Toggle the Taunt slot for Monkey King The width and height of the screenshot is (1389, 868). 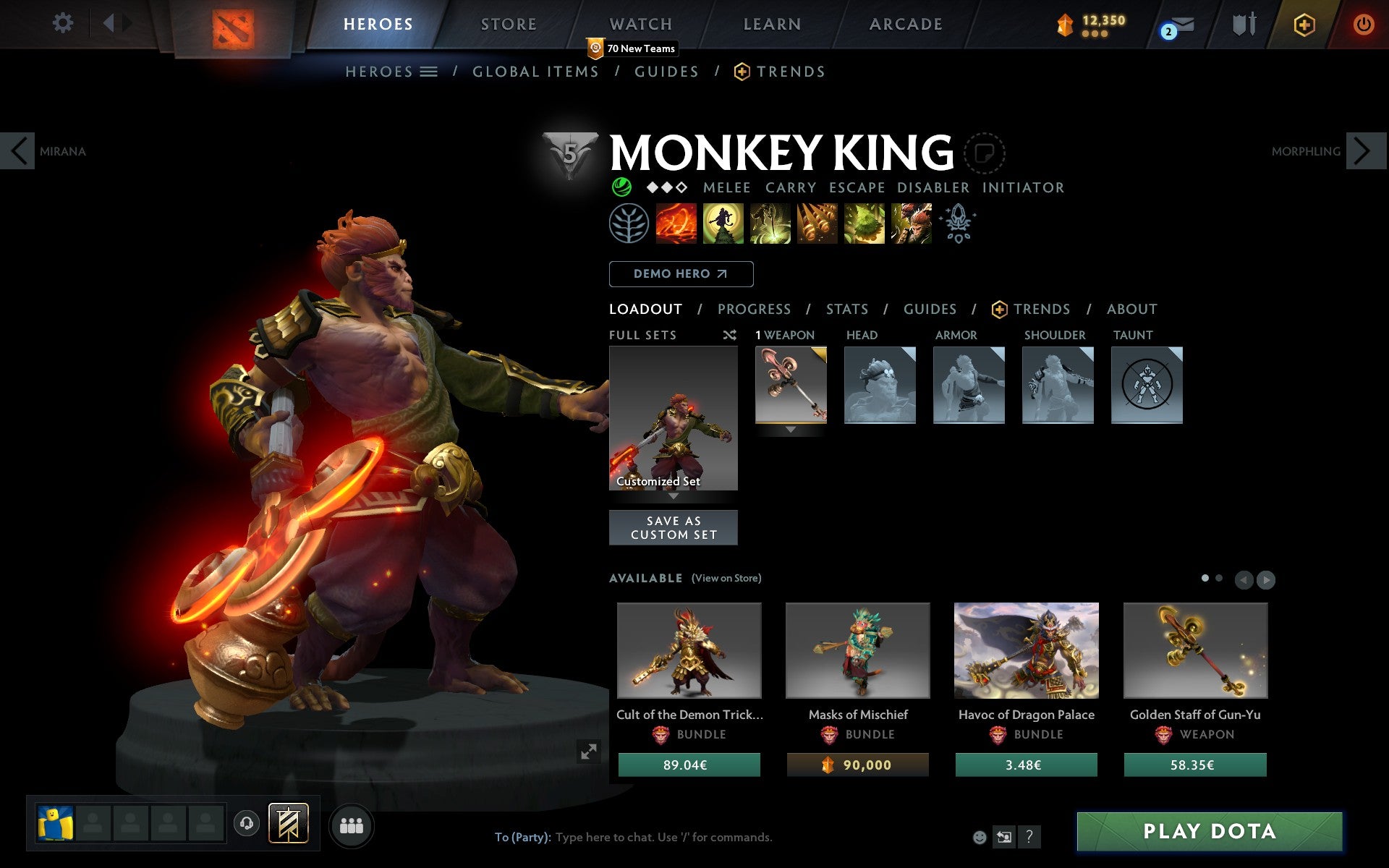[1147, 386]
